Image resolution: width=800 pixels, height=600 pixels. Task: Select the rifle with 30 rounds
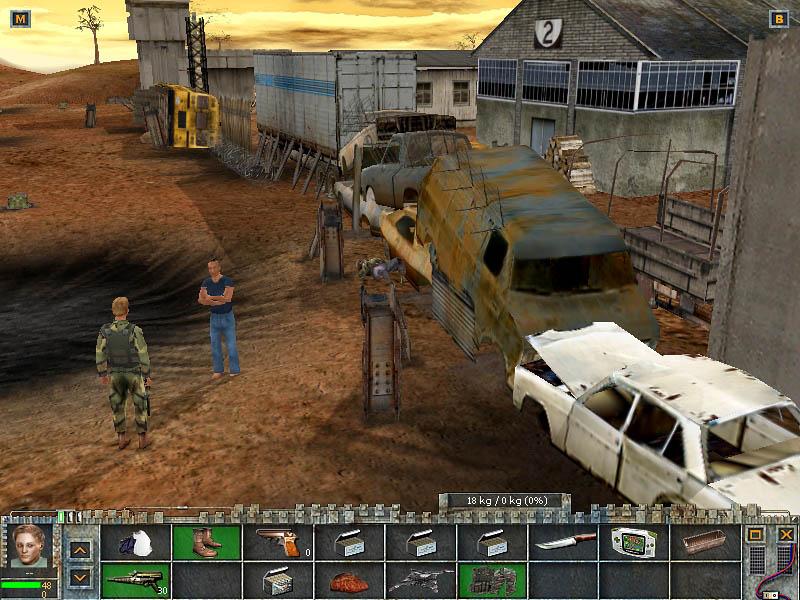pos(135,580)
